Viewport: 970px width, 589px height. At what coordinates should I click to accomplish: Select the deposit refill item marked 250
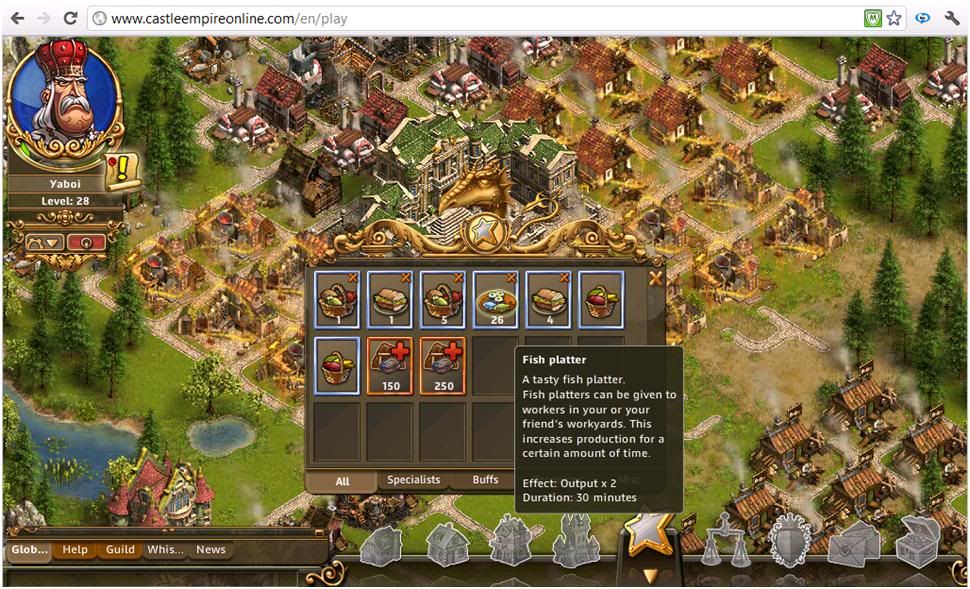pos(442,366)
